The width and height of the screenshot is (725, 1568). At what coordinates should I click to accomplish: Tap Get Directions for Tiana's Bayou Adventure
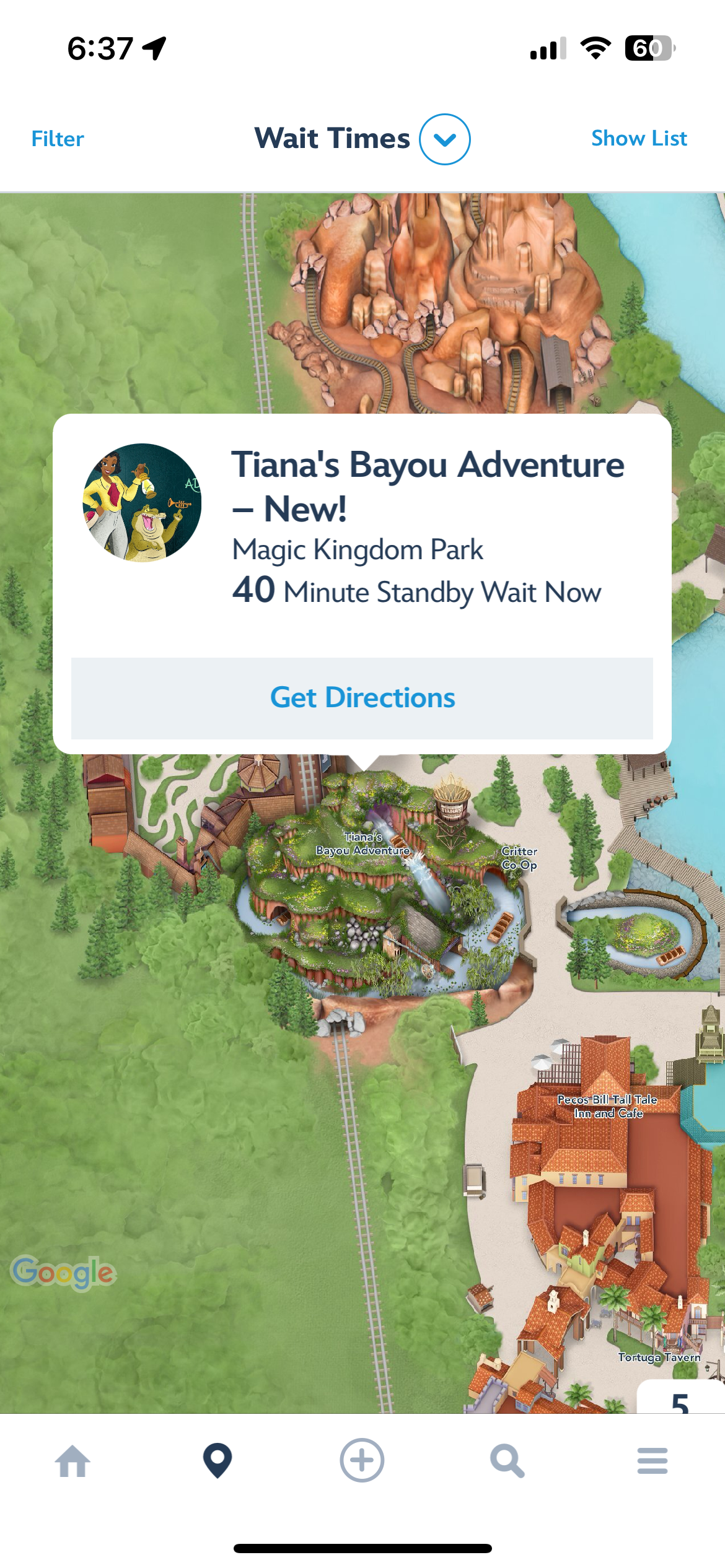point(362,698)
